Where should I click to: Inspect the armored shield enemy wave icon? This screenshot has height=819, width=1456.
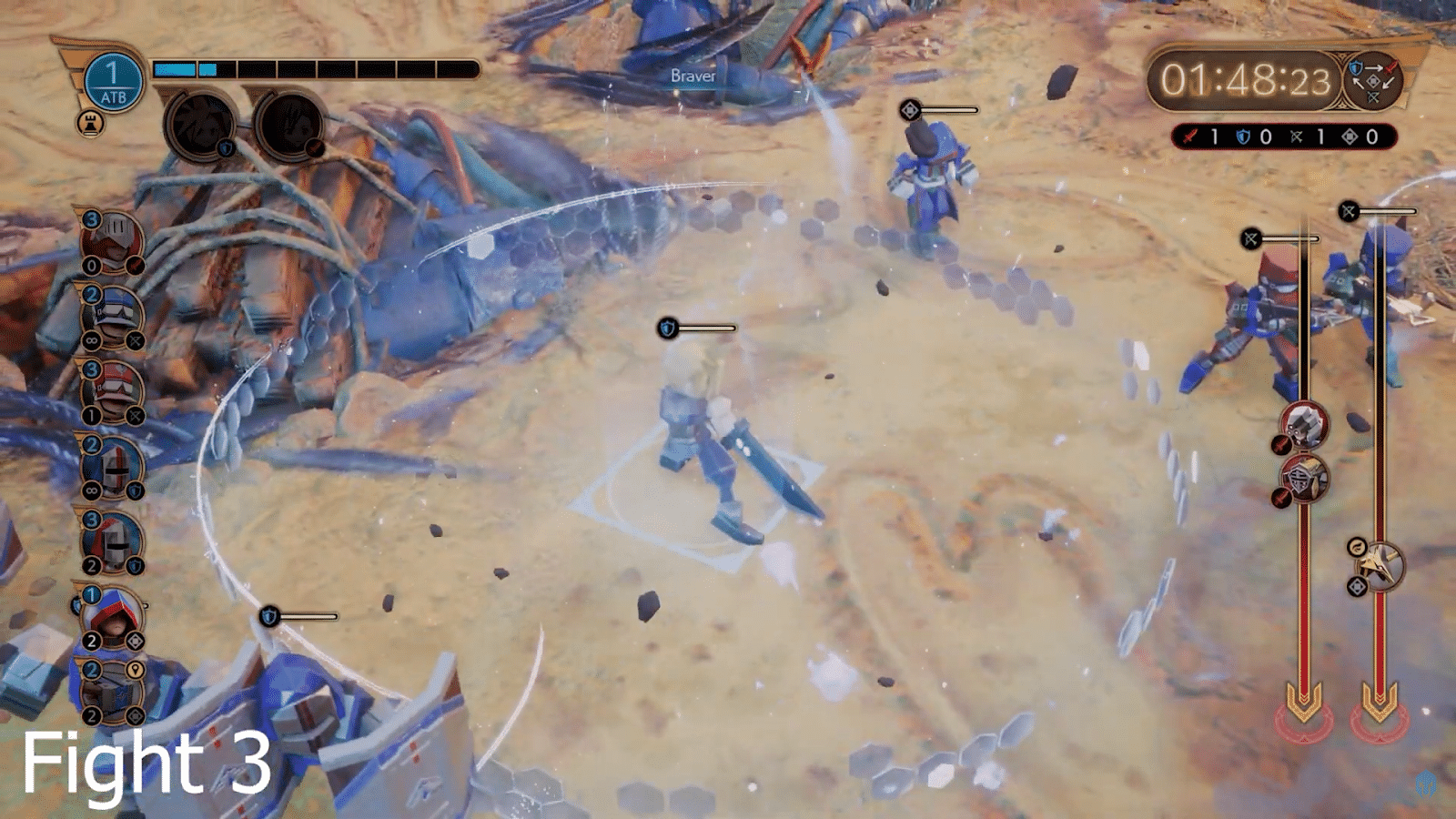[x=1304, y=478]
